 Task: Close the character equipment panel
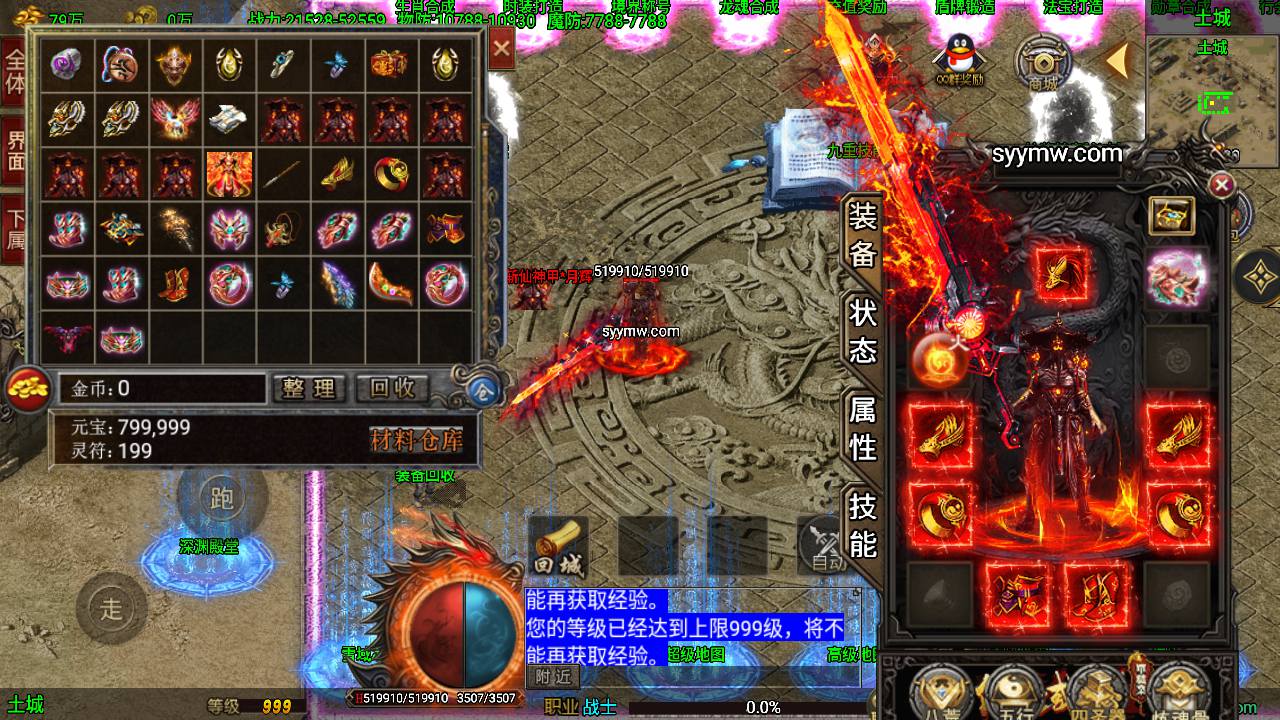(x=1221, y=185)
